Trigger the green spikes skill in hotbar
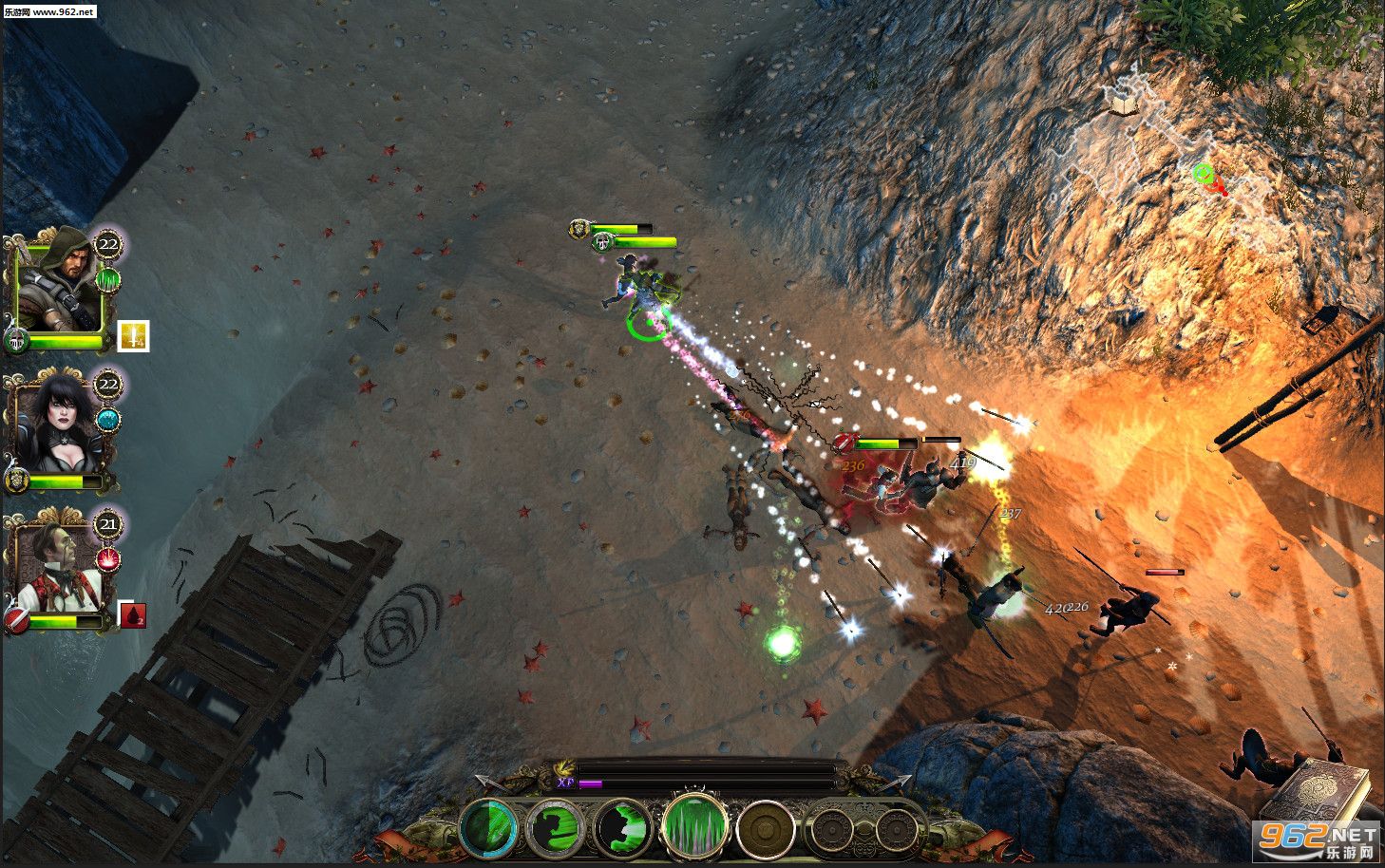Image resolution: width=1385 pixels, height=868 pixels. point(695,824)
